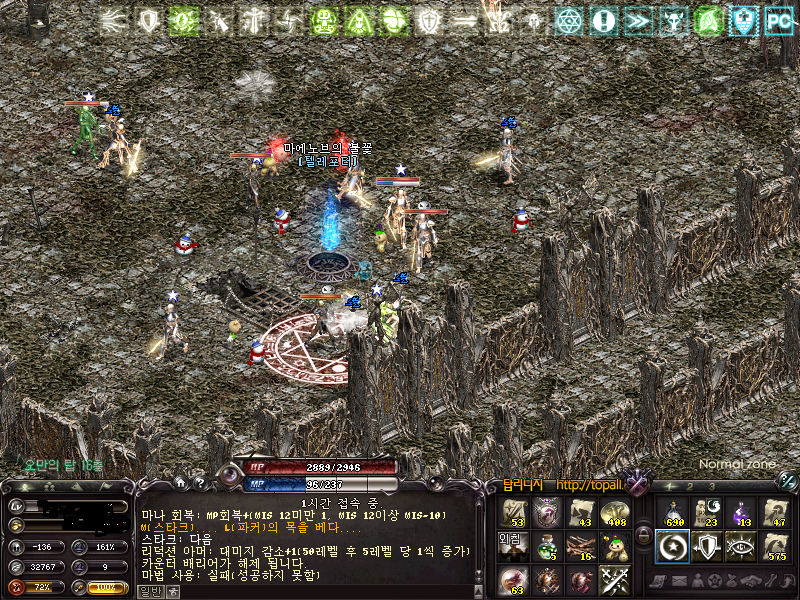This screenshot has height=600, width=800.
Task: Select the bundle of sticks item
Action: pyautogui.click(x=580, y=545)
